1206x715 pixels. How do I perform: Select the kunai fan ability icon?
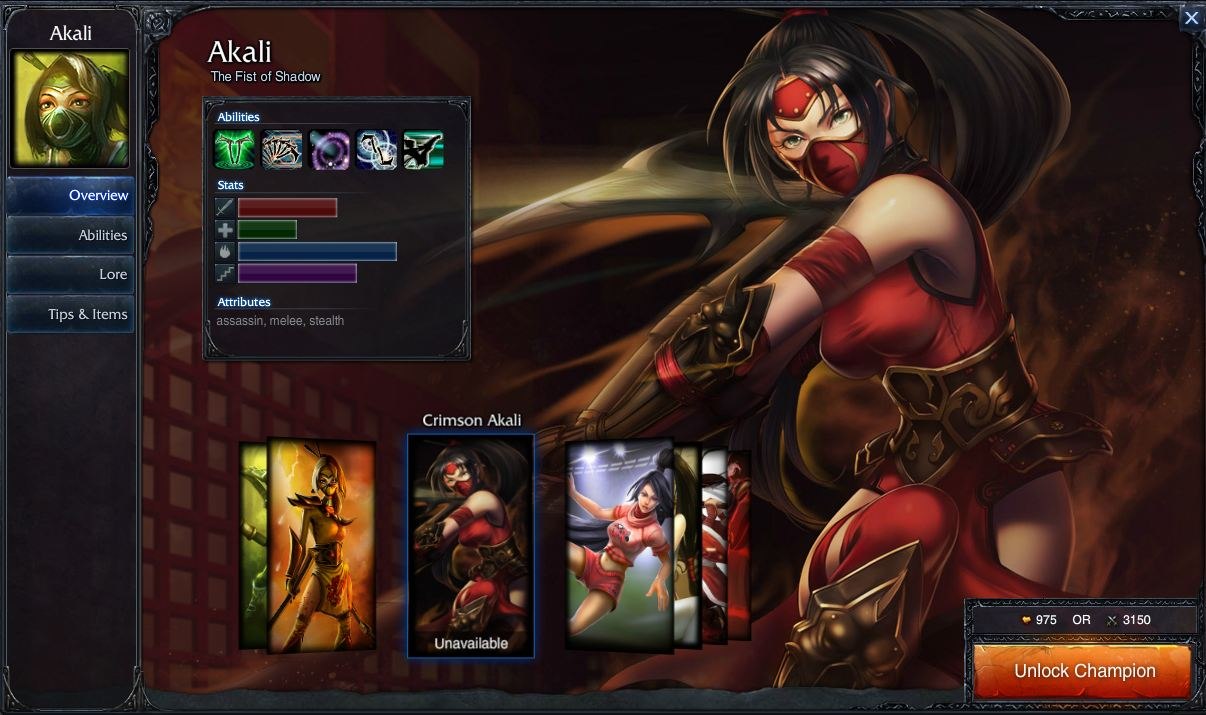(x=281, y=150)
